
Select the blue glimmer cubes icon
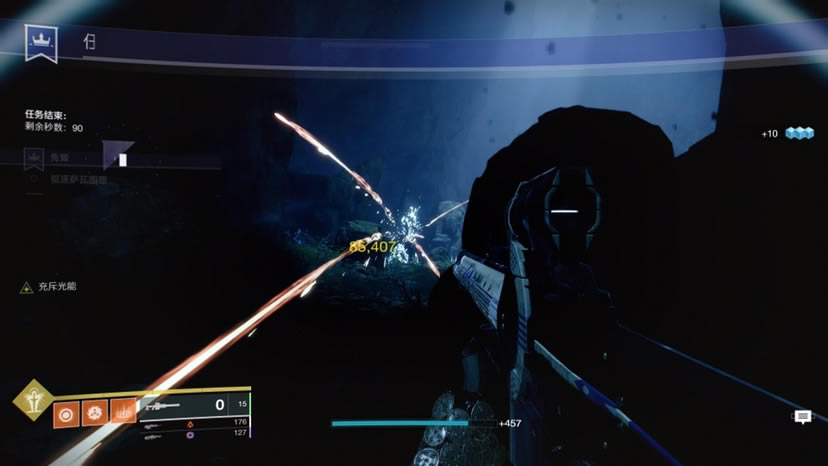799,133
